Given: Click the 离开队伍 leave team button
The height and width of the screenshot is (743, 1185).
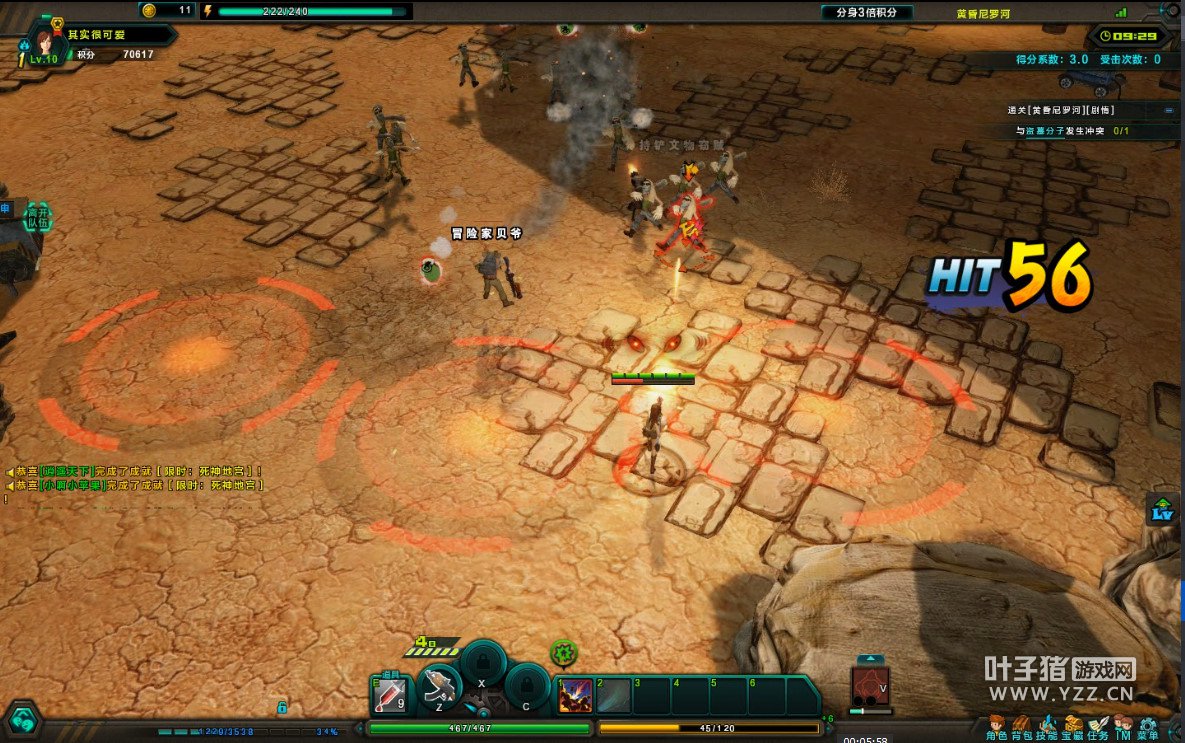Looking at the screenshot, I should 37,216.
